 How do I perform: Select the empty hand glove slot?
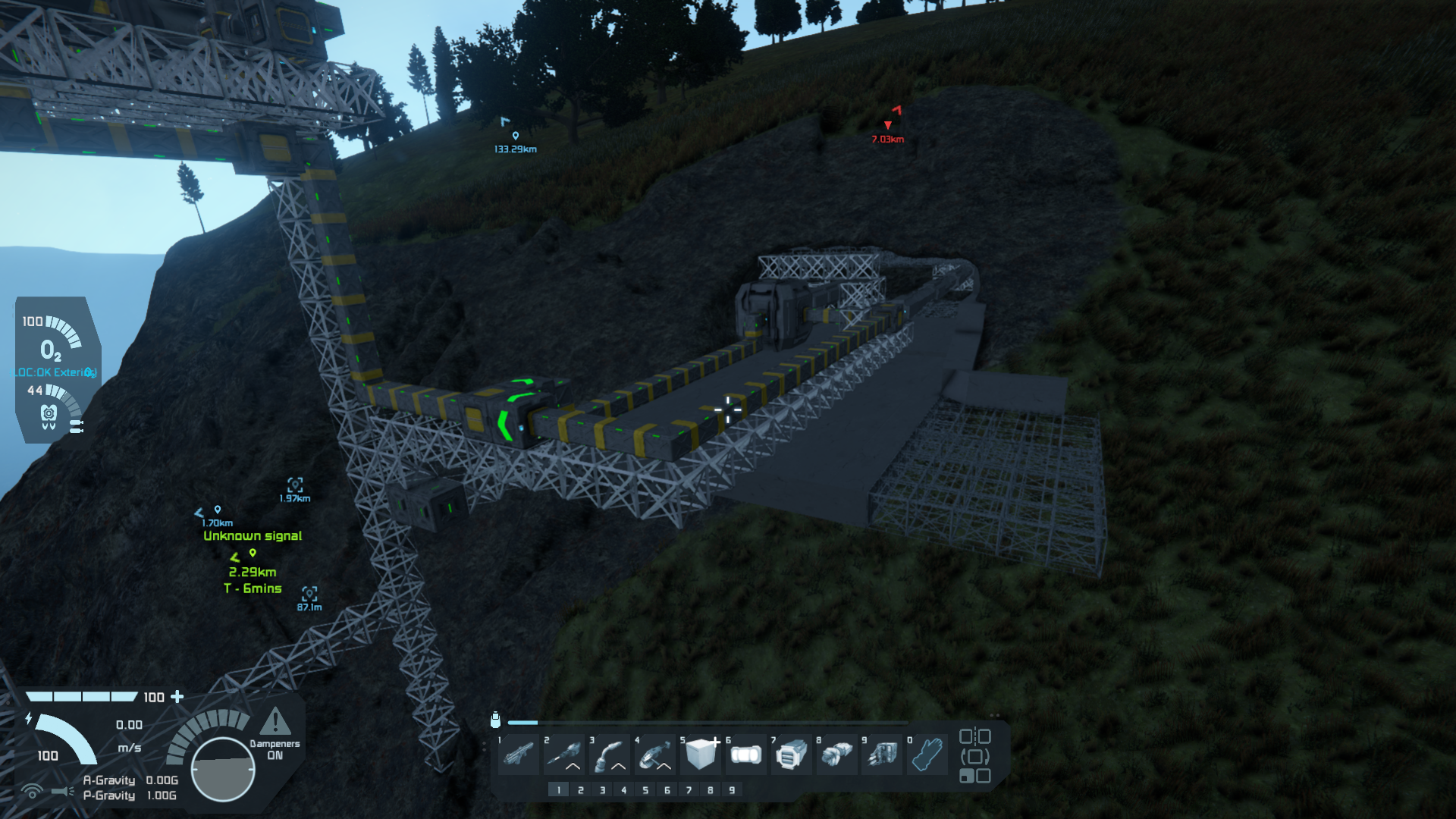tap(927, 755)
